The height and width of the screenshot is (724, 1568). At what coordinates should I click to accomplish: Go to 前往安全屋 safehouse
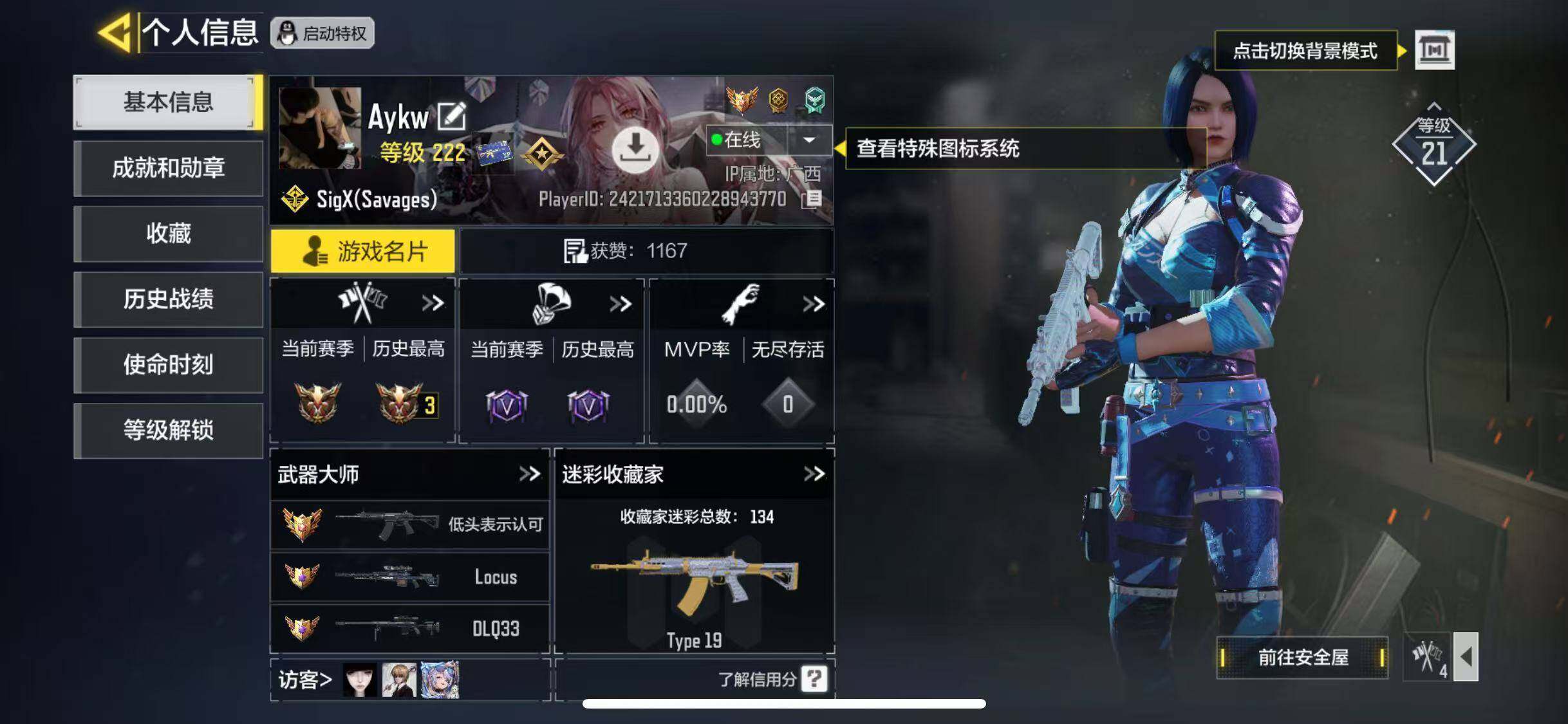[1302, 657]
